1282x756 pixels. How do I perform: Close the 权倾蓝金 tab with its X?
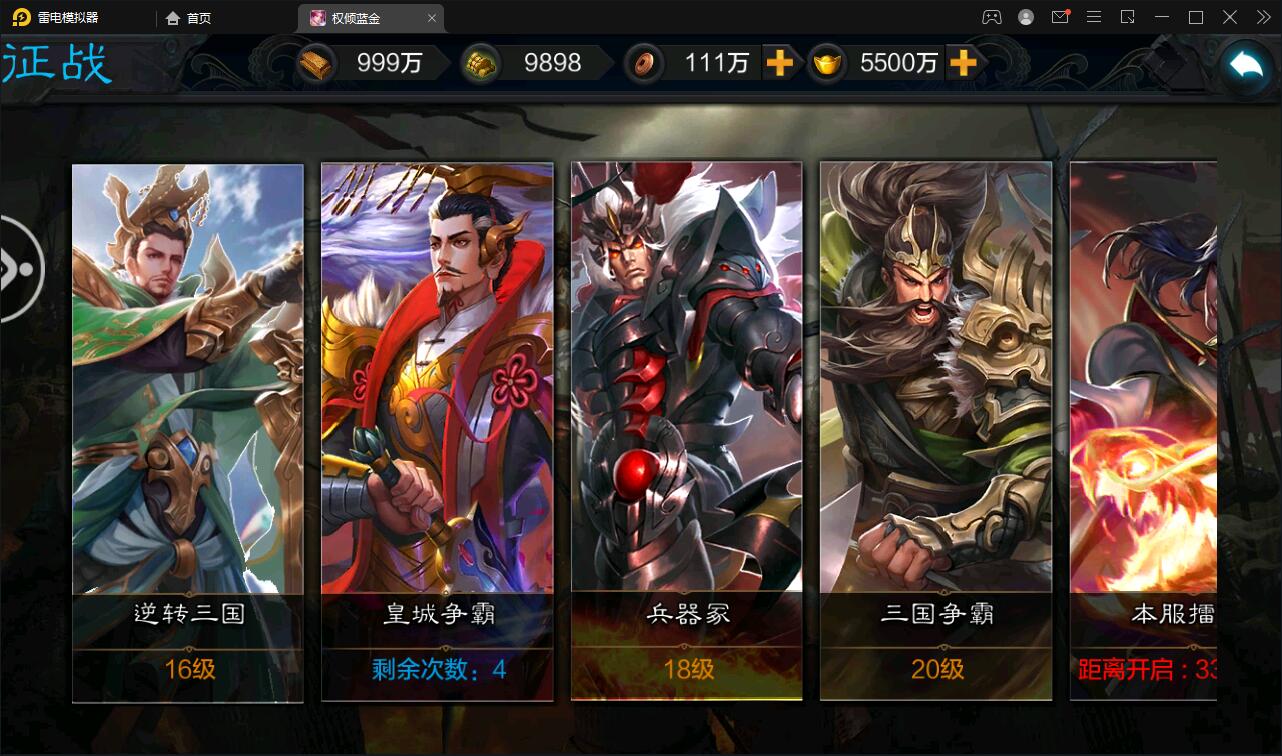pyautogui.click(x=431, y=17)
